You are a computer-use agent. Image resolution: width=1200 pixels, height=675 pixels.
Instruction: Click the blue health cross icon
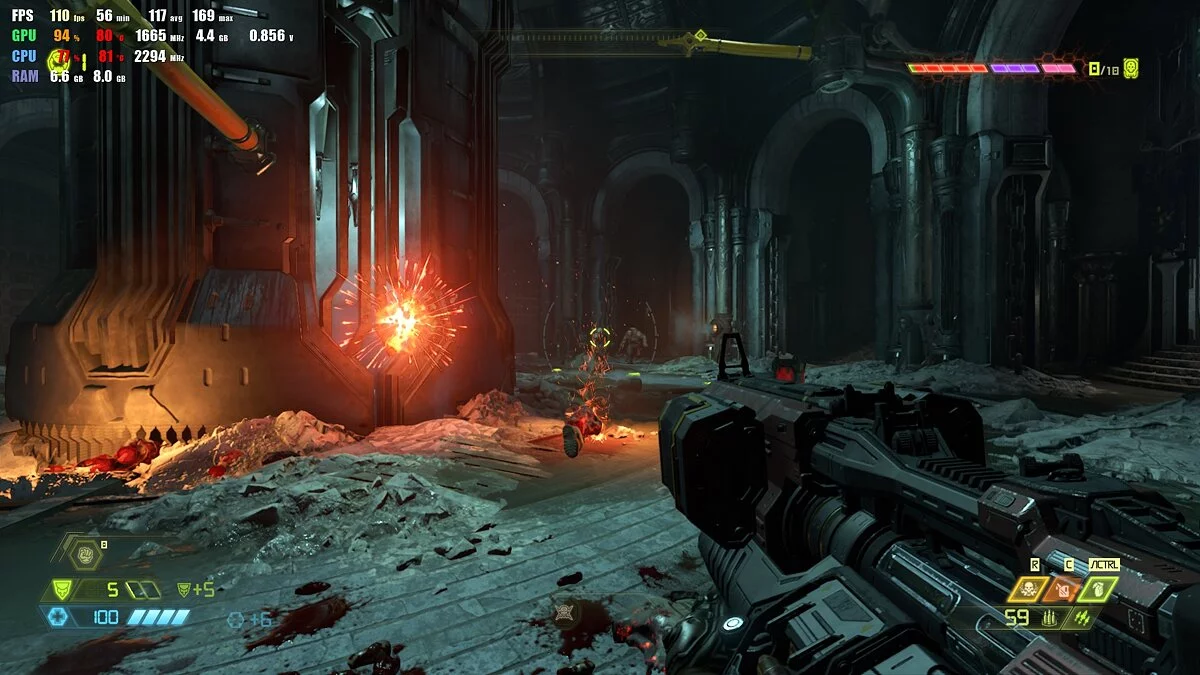61,617
